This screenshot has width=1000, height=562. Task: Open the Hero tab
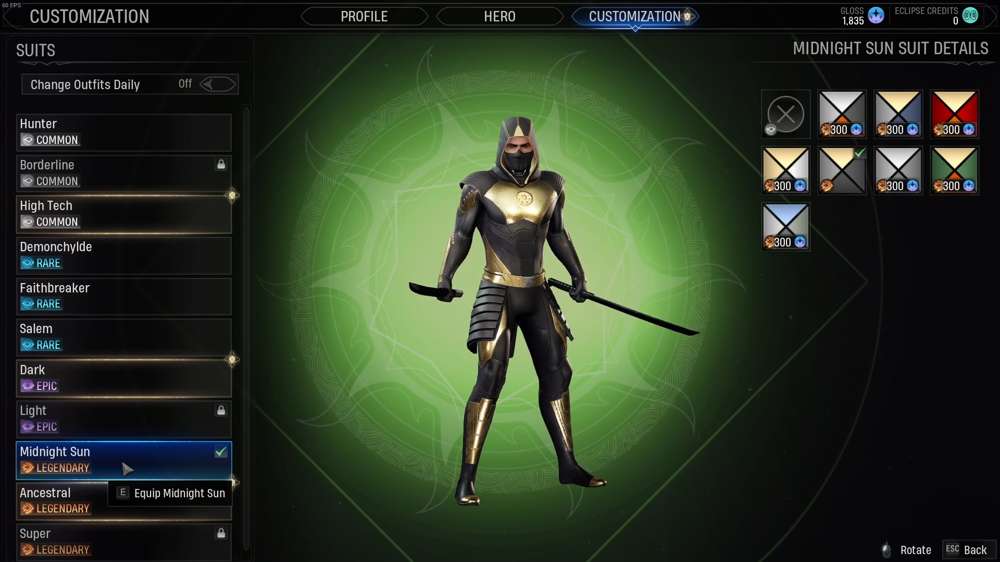tap(500, 17)
